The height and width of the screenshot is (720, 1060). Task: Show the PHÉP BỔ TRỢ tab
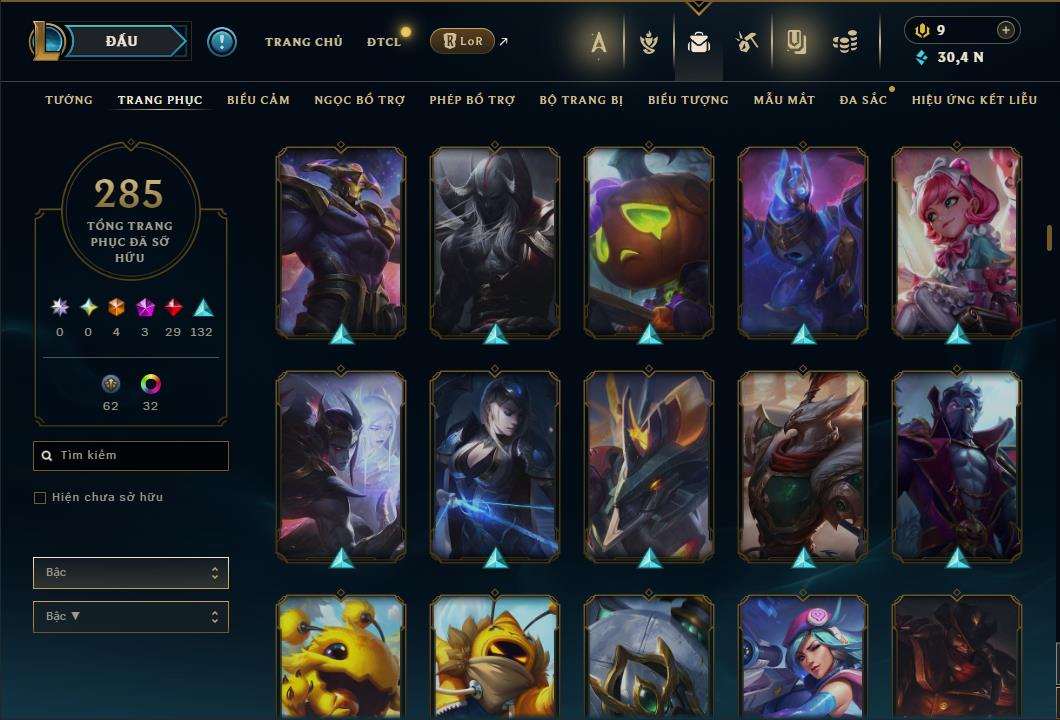[472, 100]
